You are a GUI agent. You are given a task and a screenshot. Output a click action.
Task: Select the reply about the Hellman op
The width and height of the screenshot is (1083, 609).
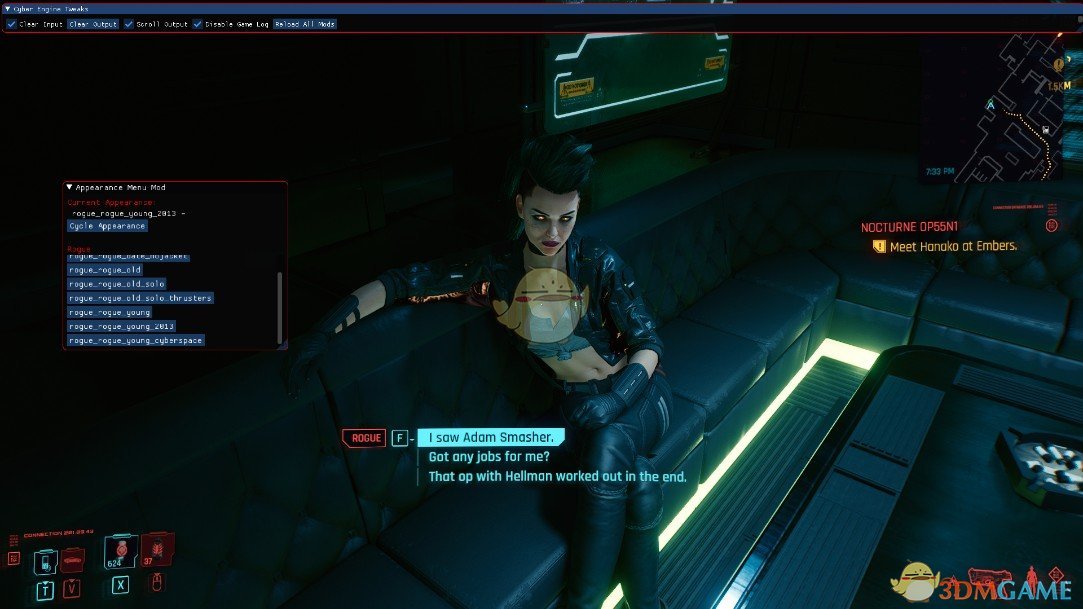tap(557, 477)
